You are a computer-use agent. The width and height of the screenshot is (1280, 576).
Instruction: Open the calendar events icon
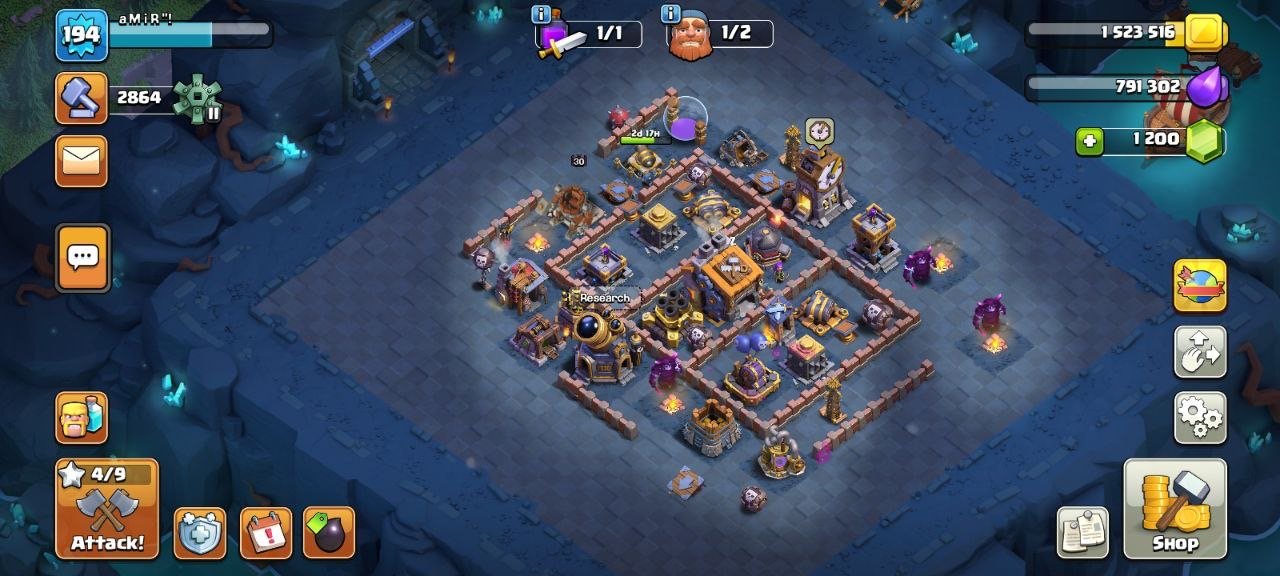click(266, 533)
